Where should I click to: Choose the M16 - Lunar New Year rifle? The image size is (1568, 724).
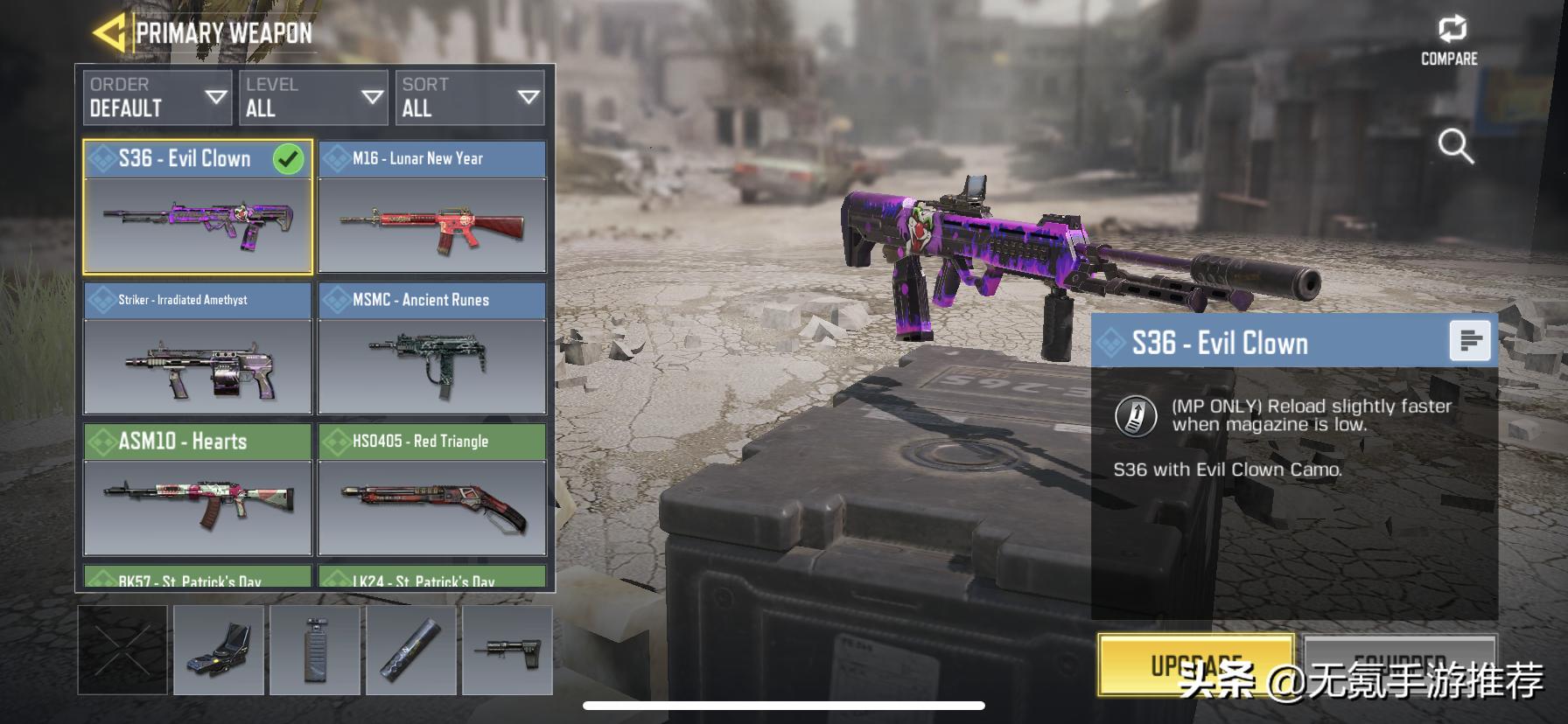coord(432,207)
